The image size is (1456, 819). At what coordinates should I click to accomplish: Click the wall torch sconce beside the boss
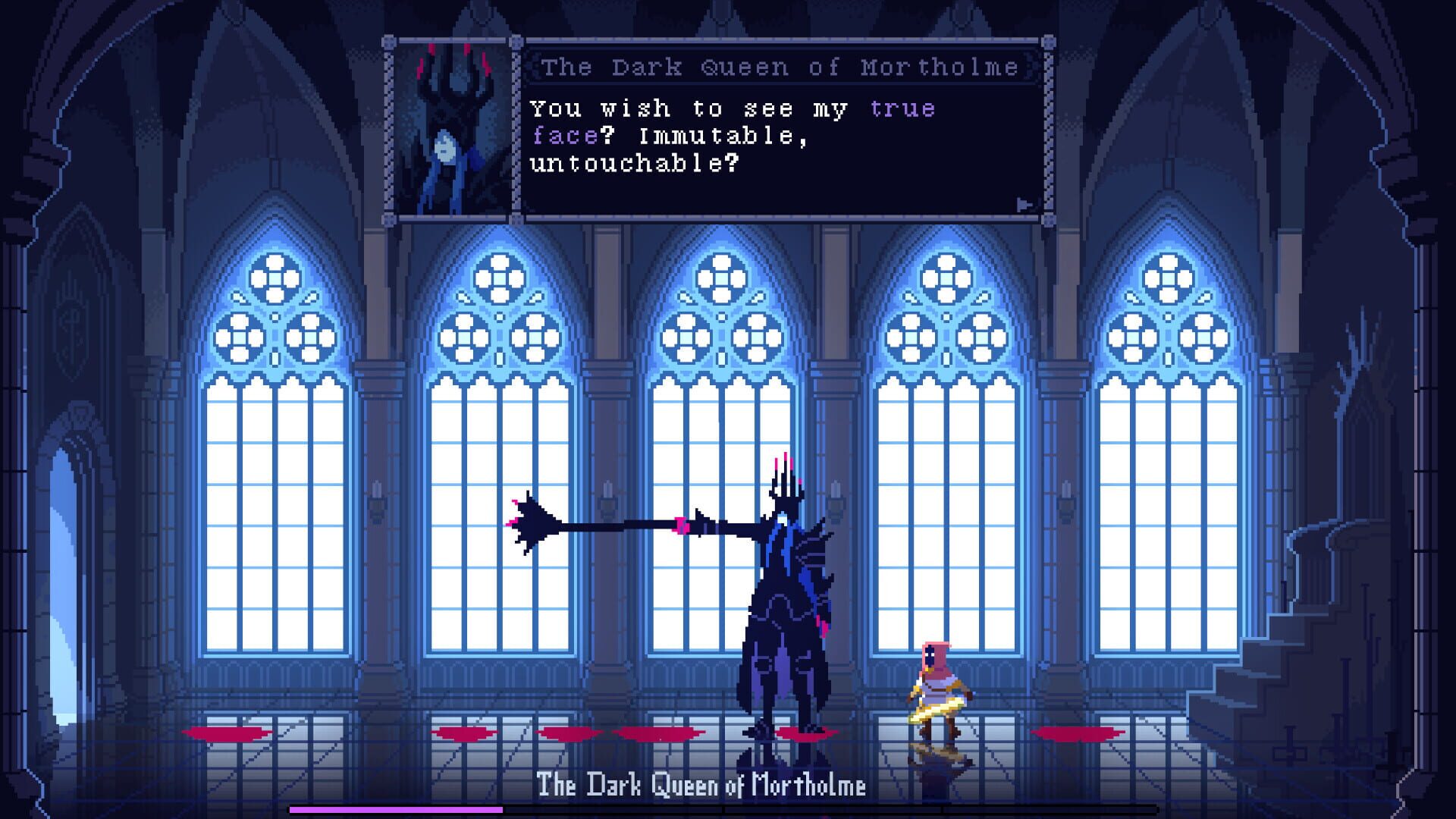tap(834, 500)
